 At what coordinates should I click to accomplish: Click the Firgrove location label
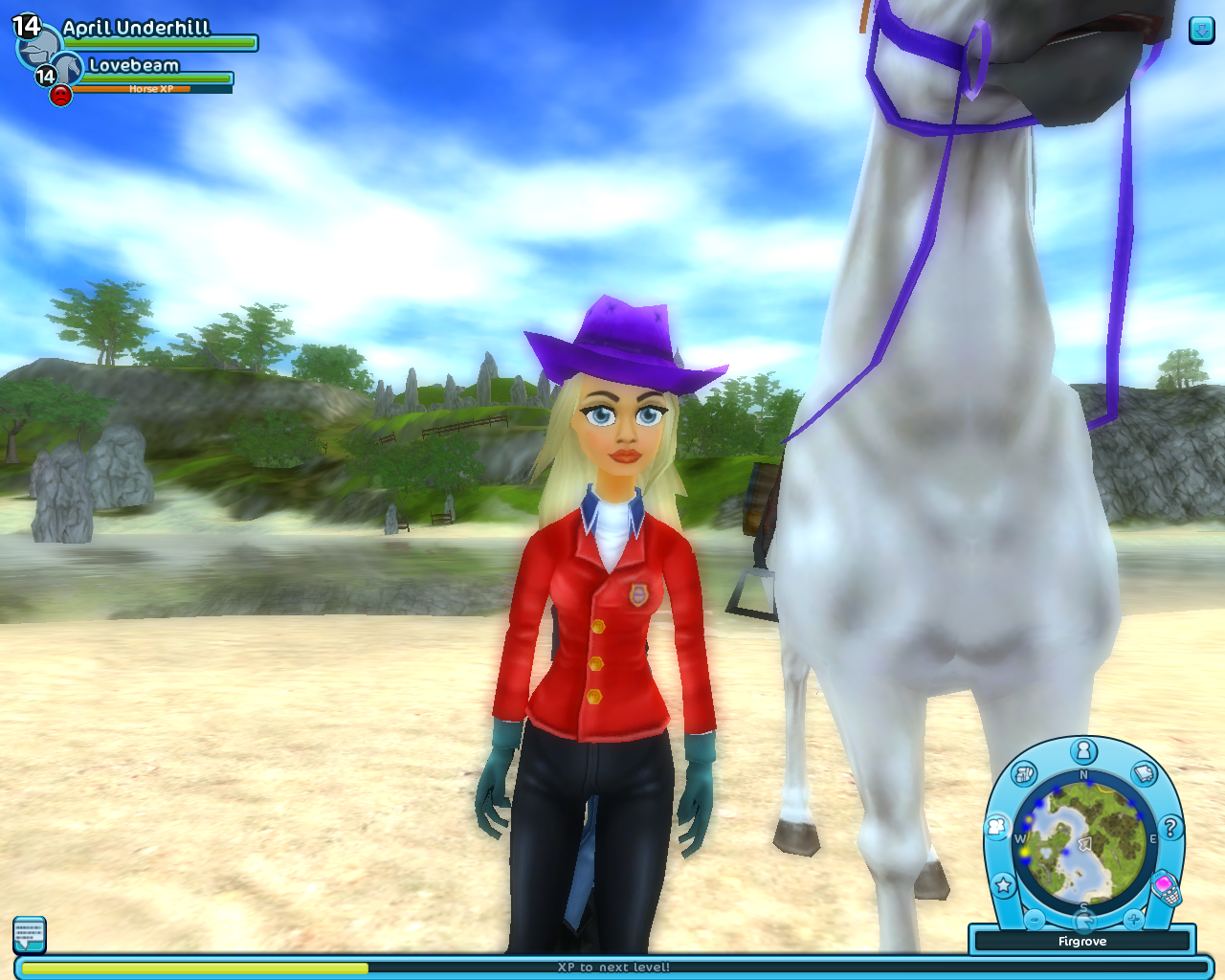pyautogui.click(x=1082, y=941)
